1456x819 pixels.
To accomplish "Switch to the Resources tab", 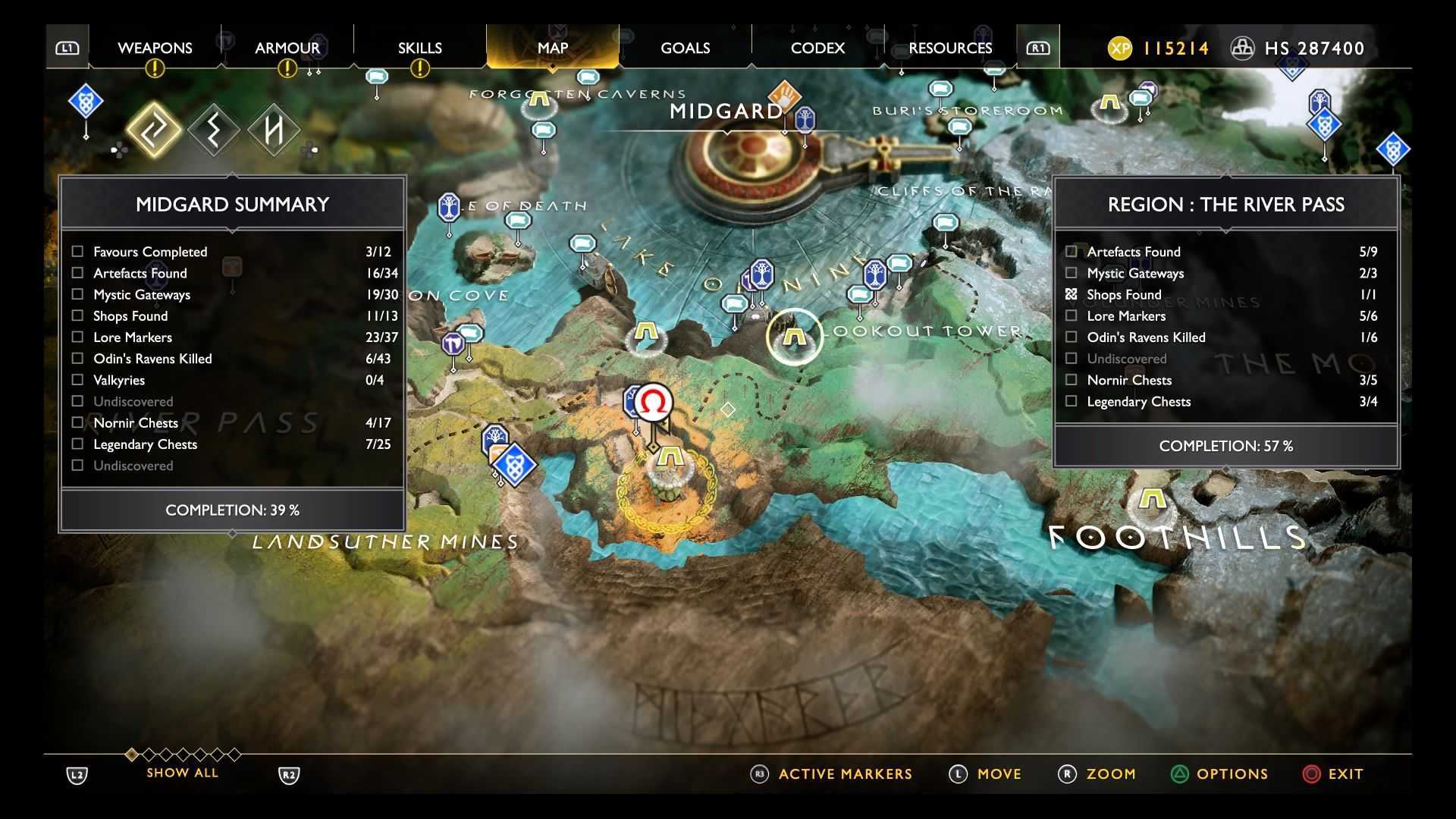I will [x=950, y=48].
